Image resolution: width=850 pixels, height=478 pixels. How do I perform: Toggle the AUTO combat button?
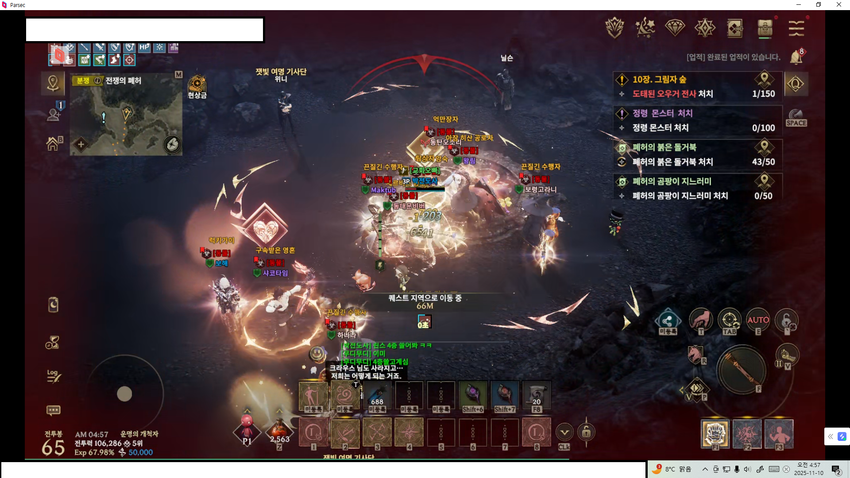[758, 320]
